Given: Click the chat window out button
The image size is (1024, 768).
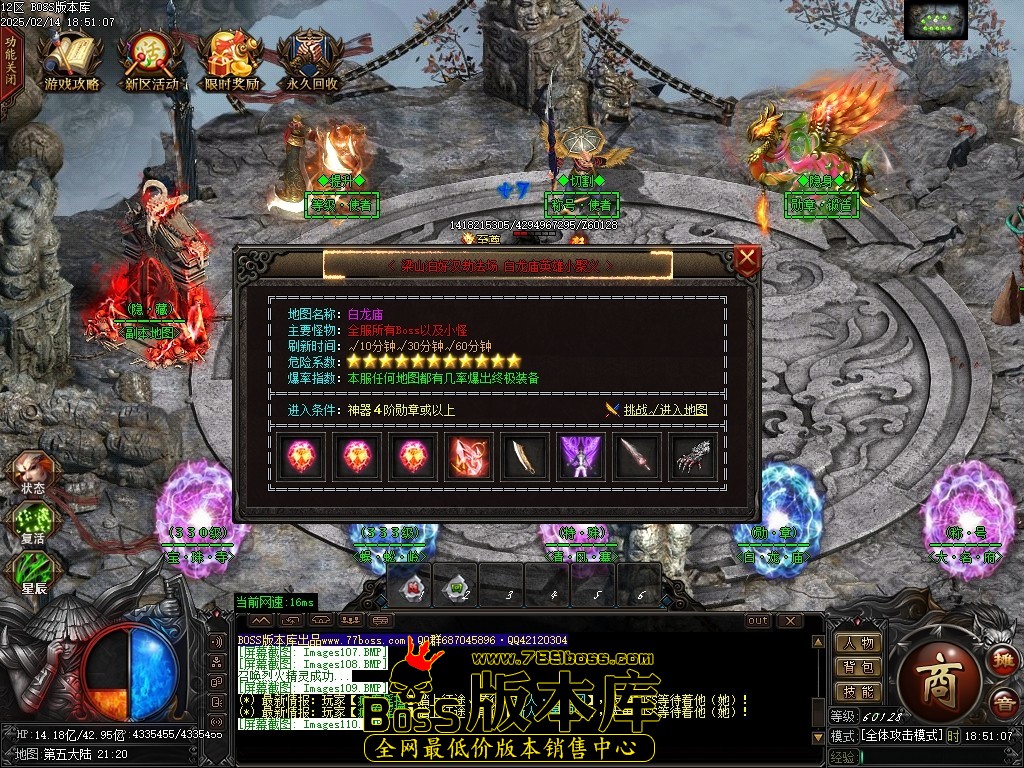Looking at the screenshot, I should (x=759, y=621).
